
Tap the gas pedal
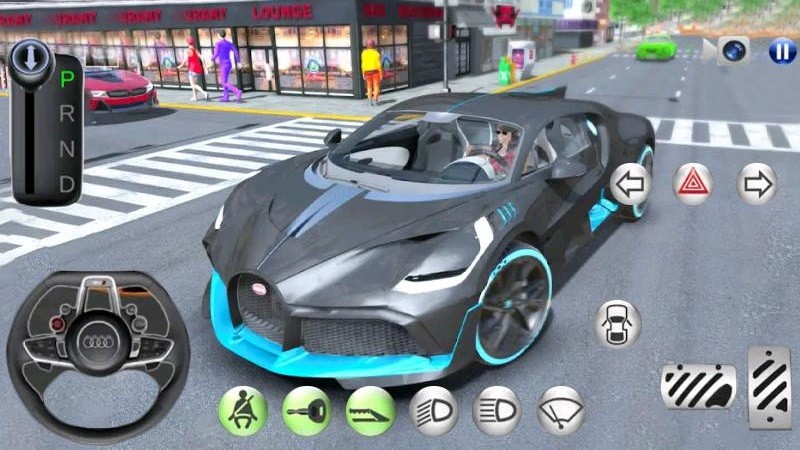pyautogui.click(x=769, y=385)
